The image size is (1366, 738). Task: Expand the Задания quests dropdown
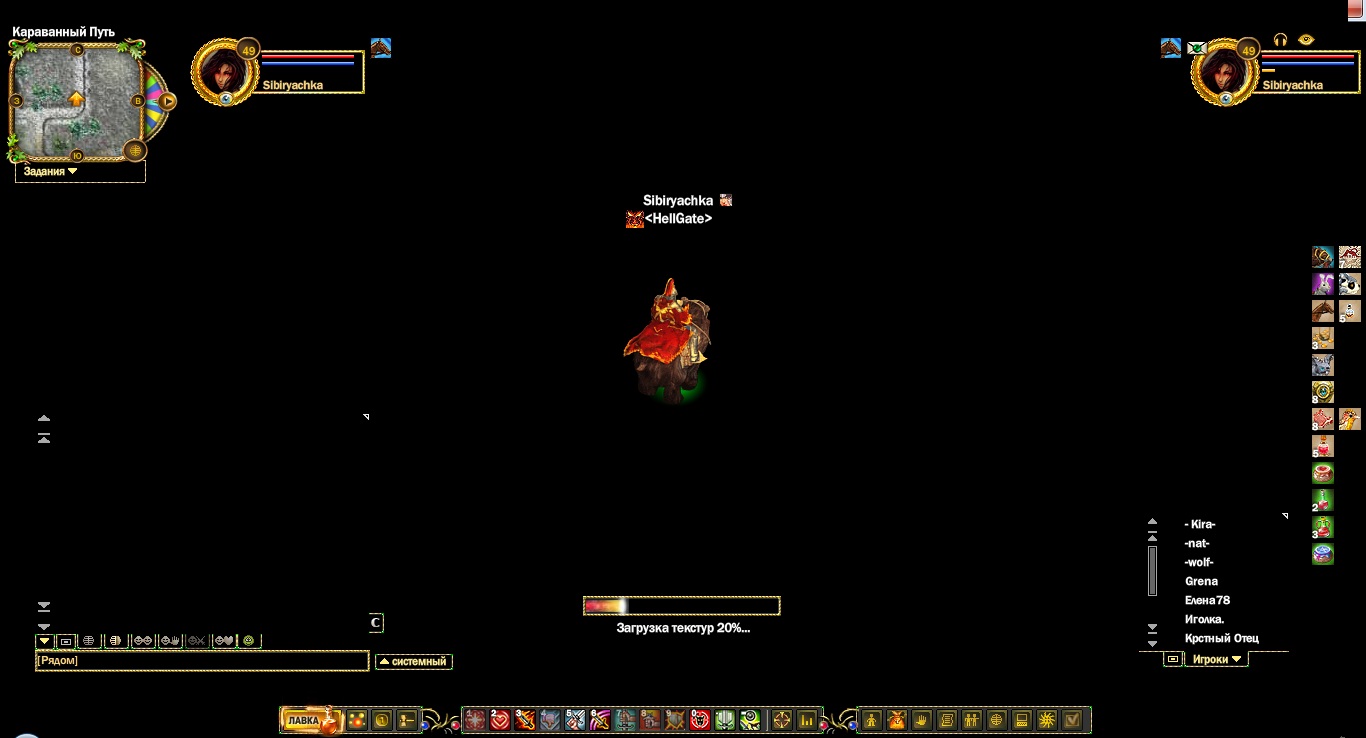point(51,172)
